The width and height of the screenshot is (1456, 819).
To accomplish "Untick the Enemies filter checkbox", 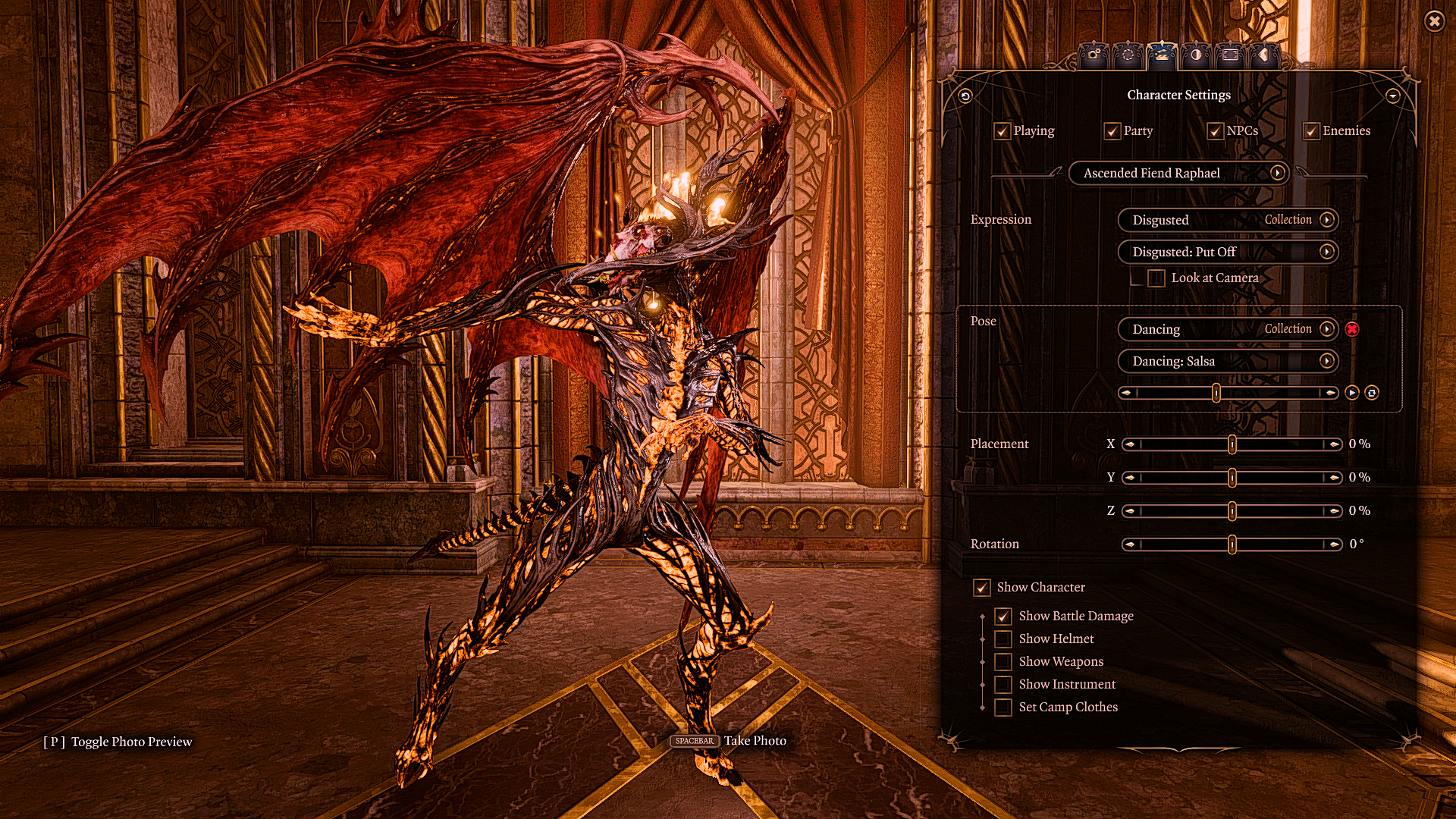I will pyautogui.click(x=1311, y=131).
